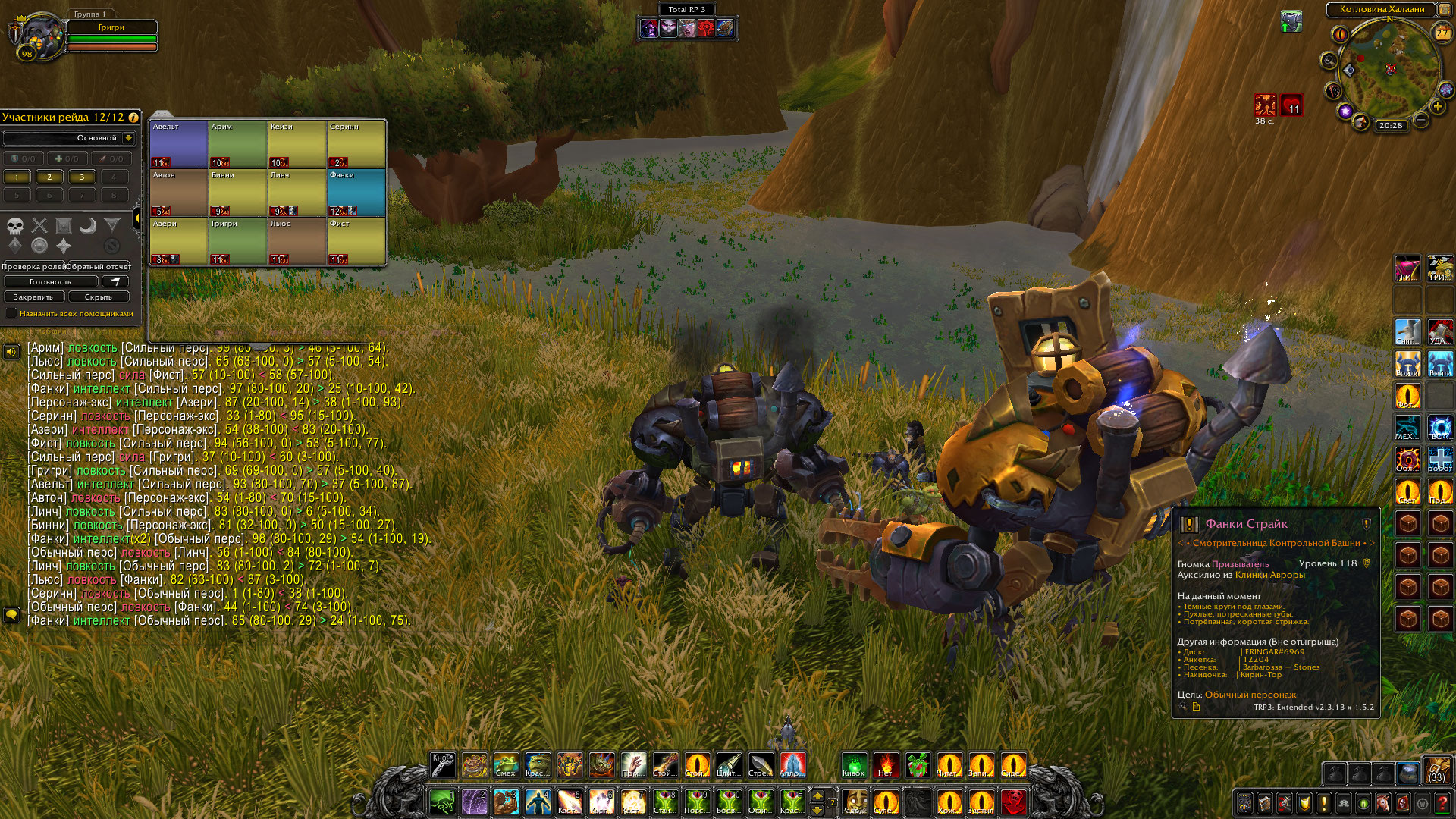Page the action bar up
1456x819 pixels.
[x=817, y=794]
